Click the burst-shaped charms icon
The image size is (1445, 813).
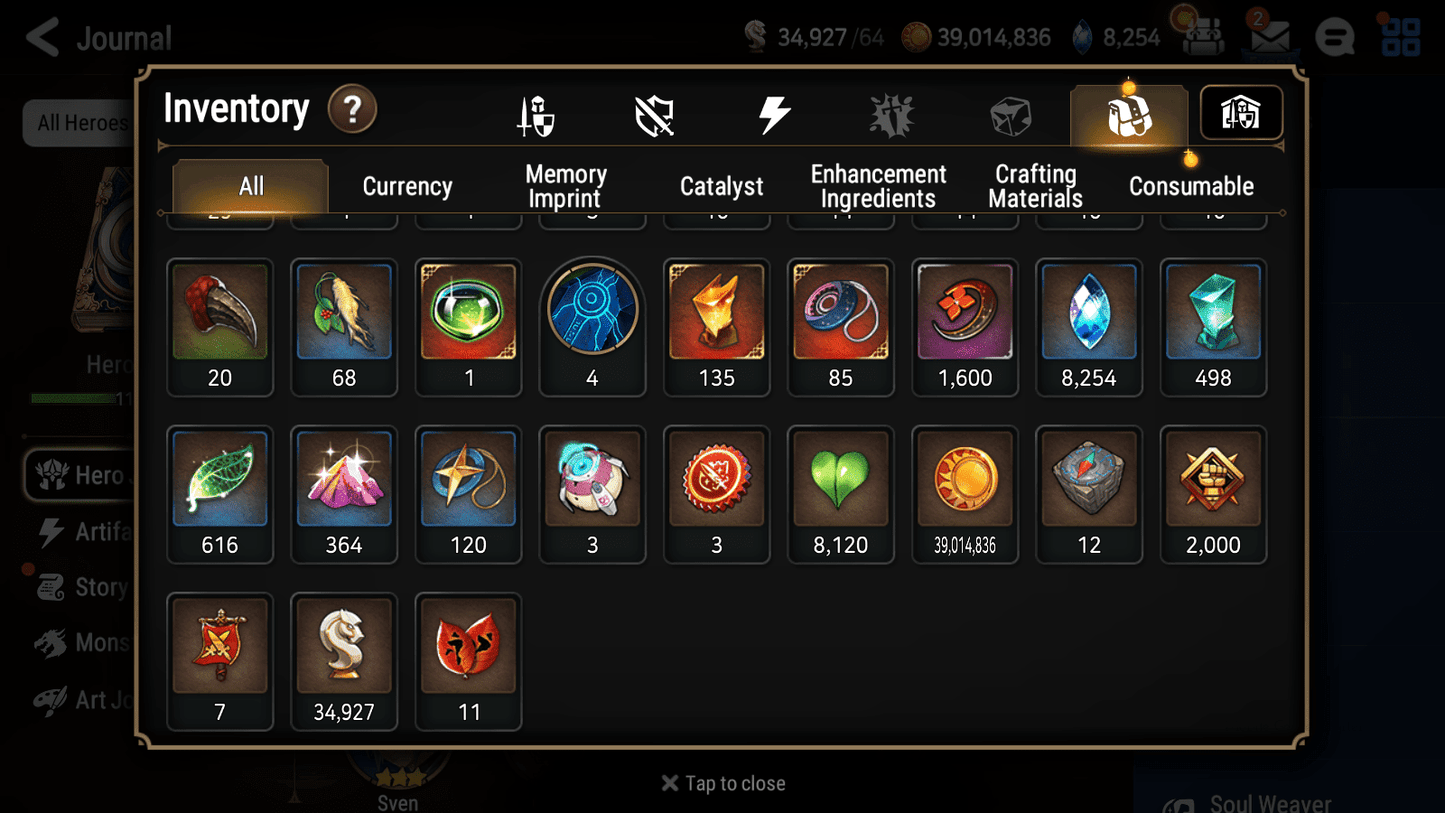(x=892, y=114)
